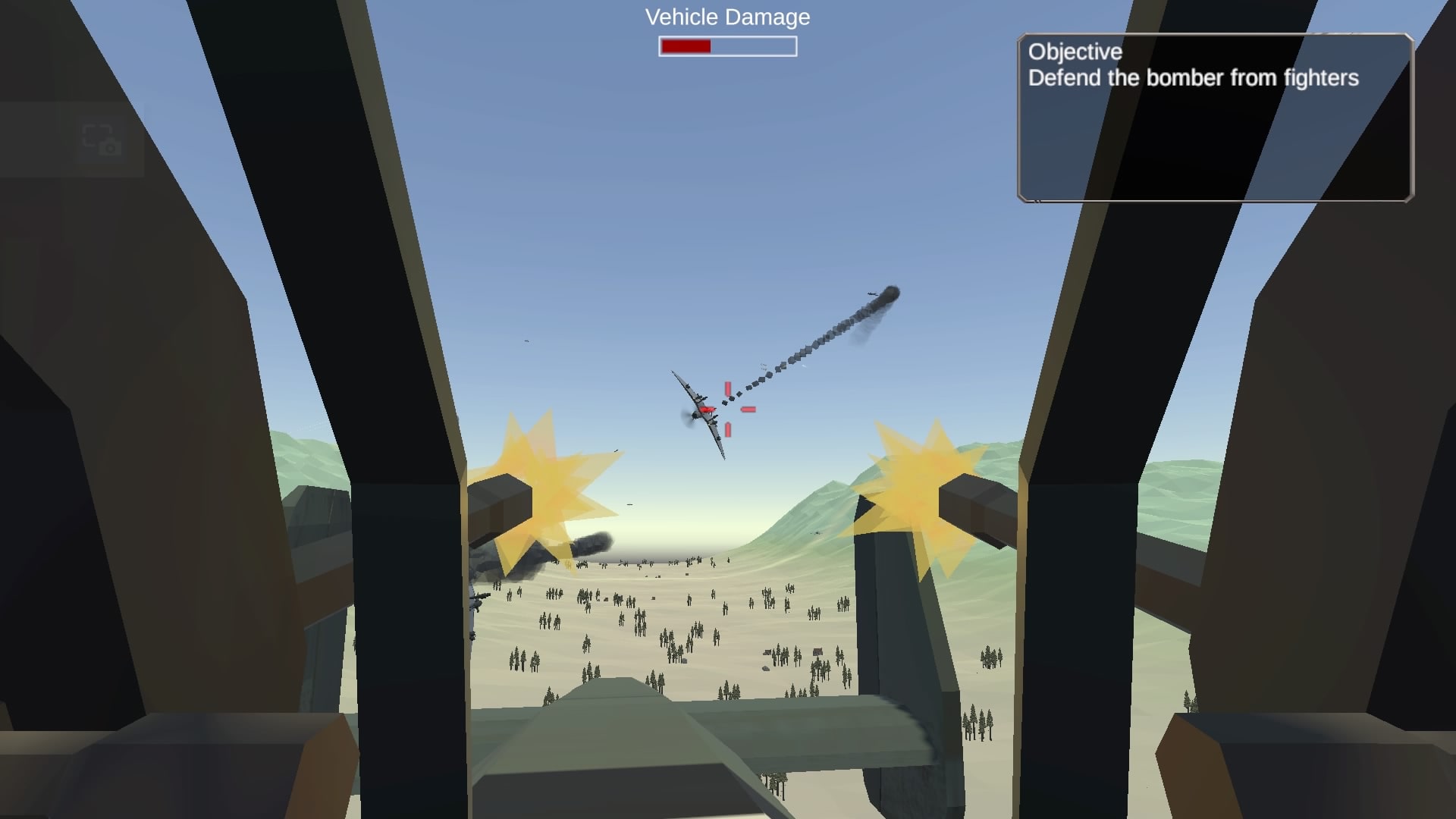Click 'Defend the bomber from fighters' text
The image size is (1456, 819).
pyautogui.click(x=1194, y=77)
